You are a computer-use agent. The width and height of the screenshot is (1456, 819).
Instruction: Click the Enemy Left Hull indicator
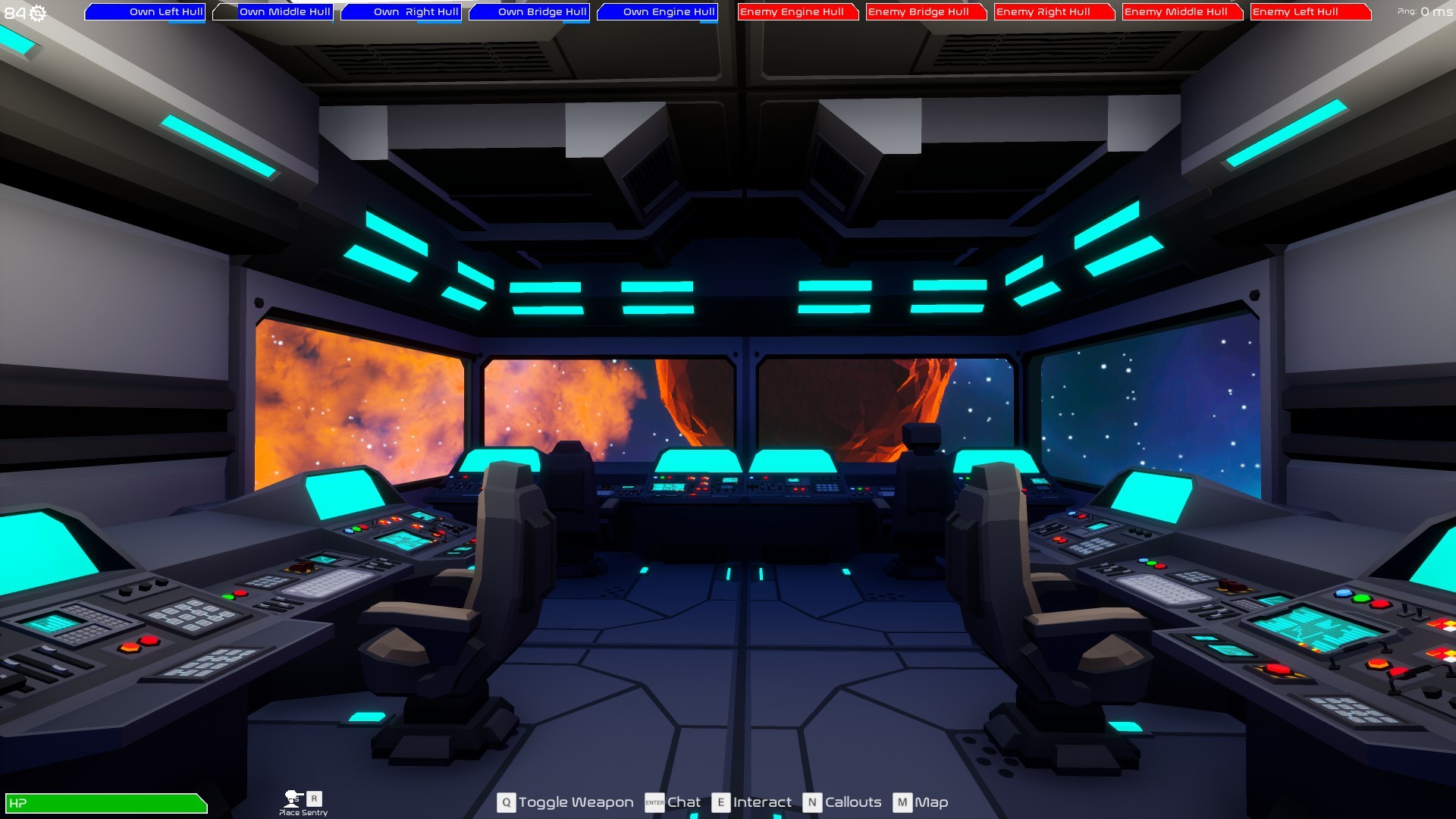pos(1309,12)
